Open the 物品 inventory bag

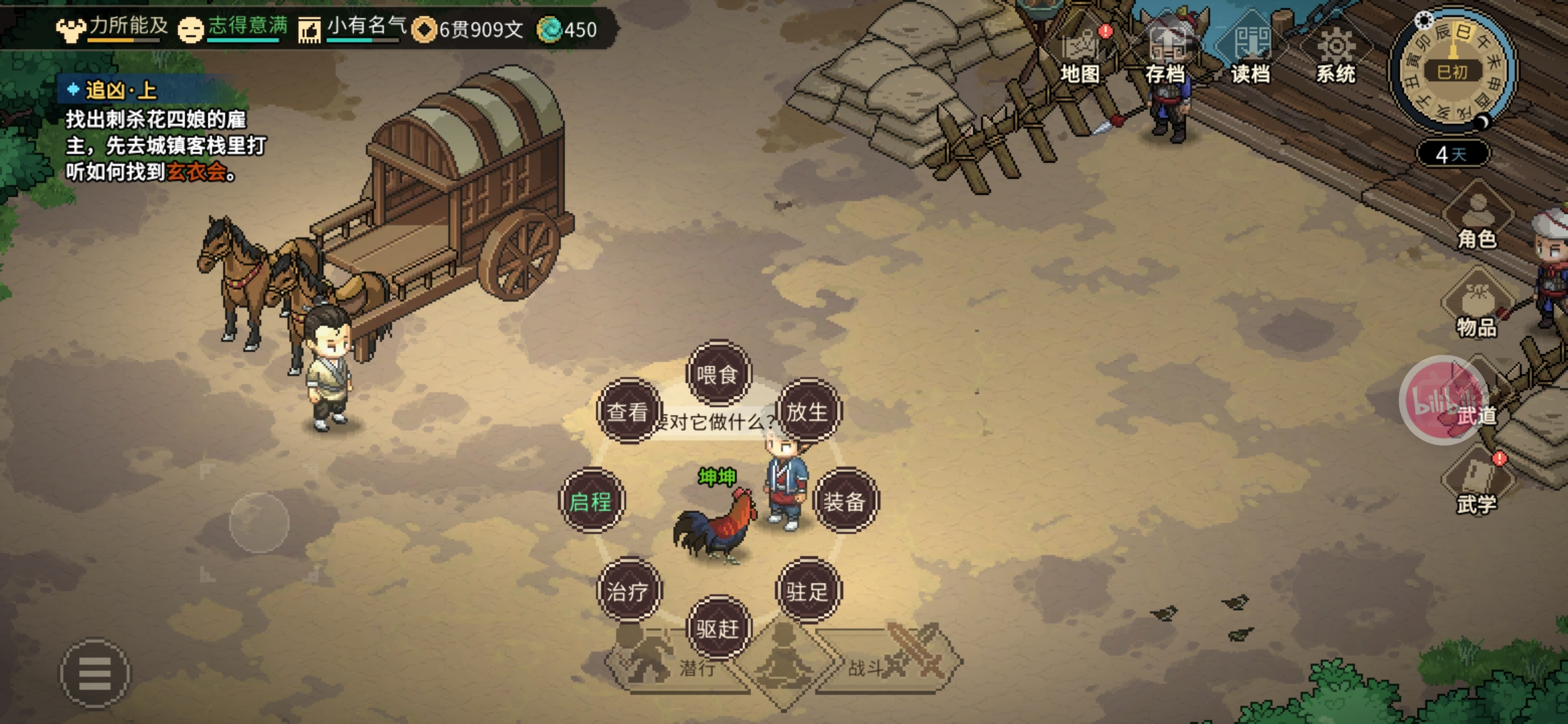click(1478, 308)
